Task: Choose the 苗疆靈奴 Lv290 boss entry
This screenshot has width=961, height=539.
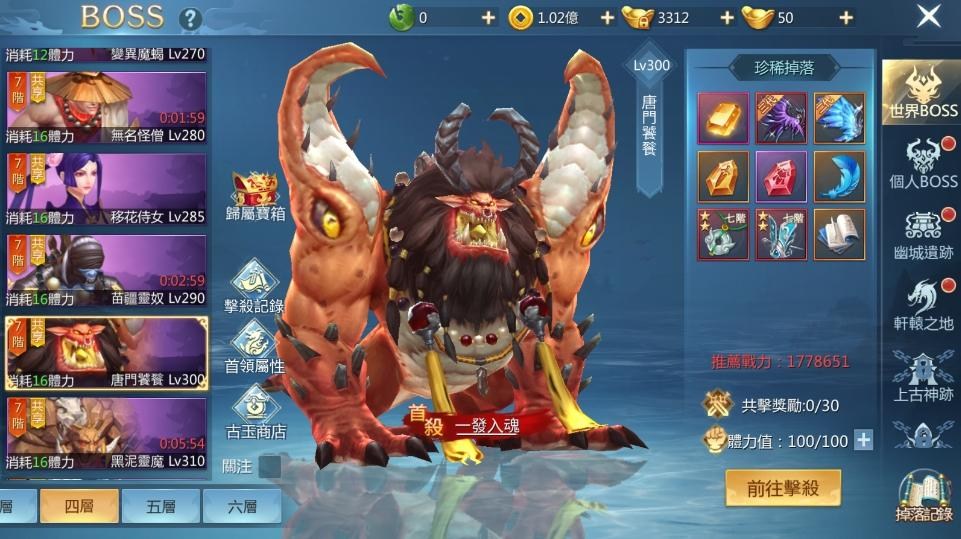Action: coord(106,271)
